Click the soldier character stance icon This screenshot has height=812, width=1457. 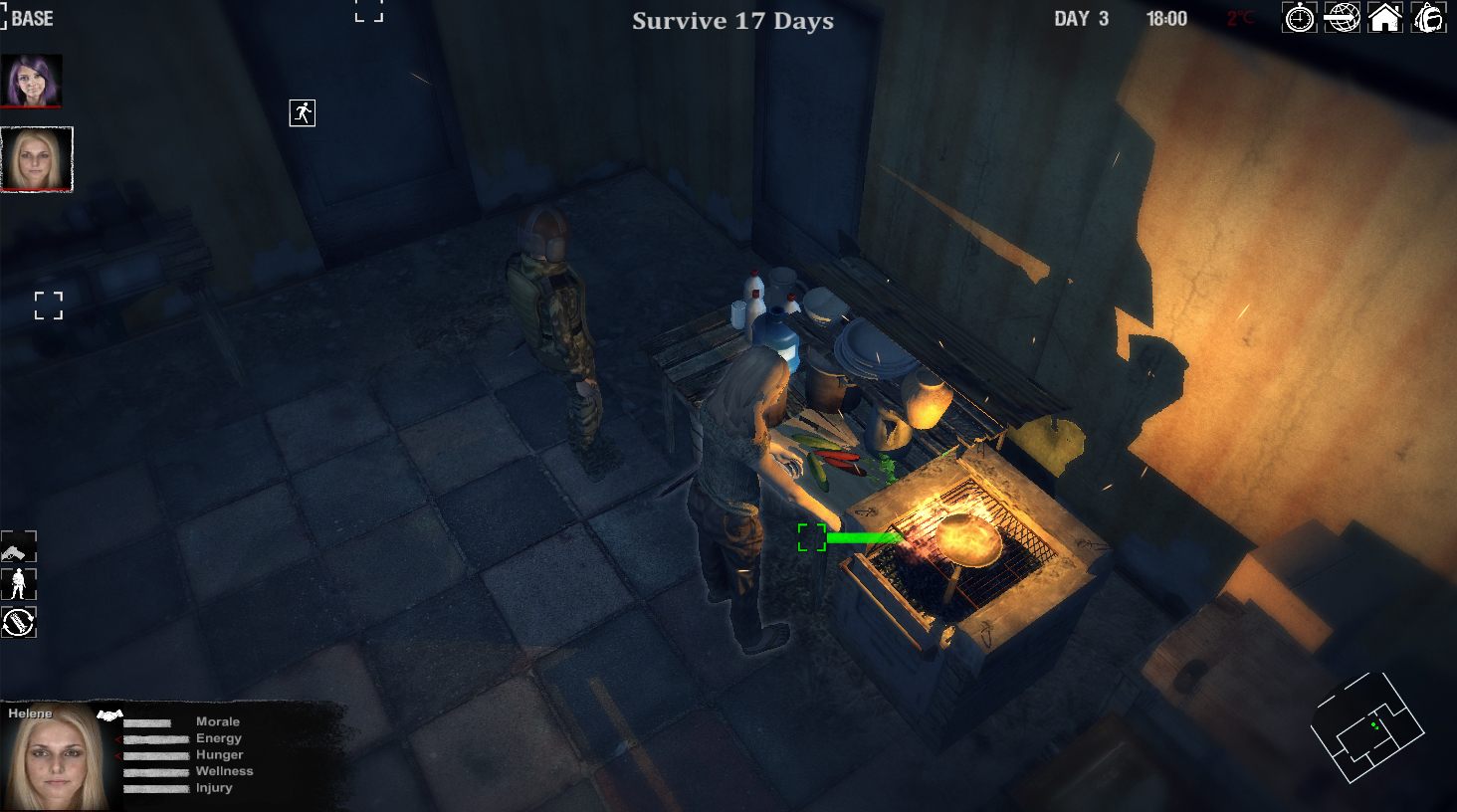coord(19,584)
